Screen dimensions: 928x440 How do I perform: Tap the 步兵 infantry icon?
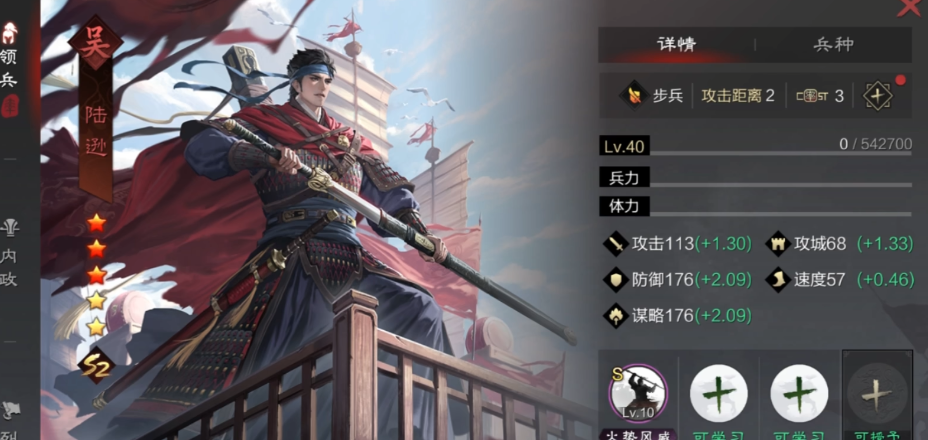(x=632, y=96)
